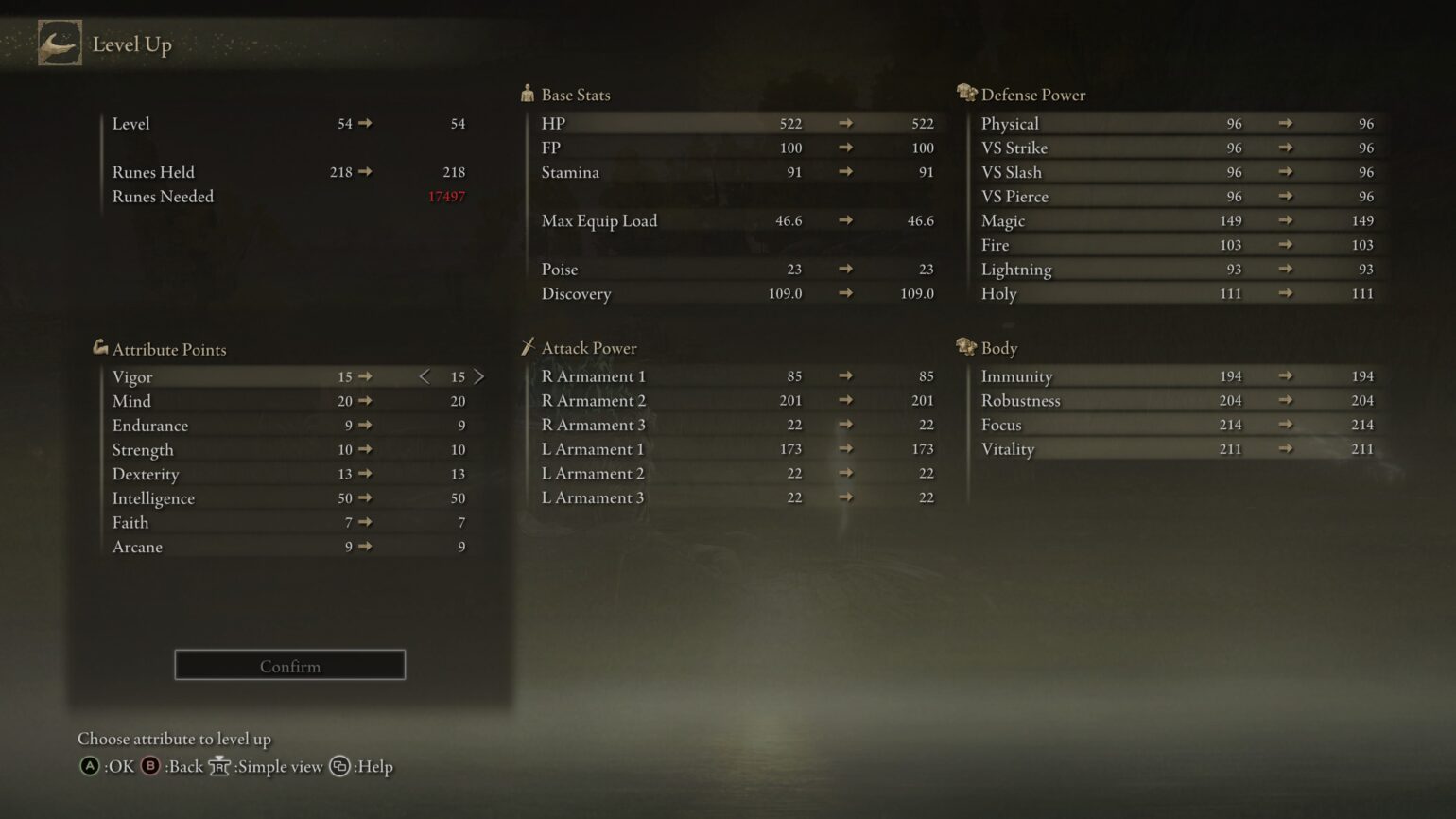Viewport: 1456px width, 819px height.
Task: Click the Simple view controller prompt icon
Action: coord(218,767)
